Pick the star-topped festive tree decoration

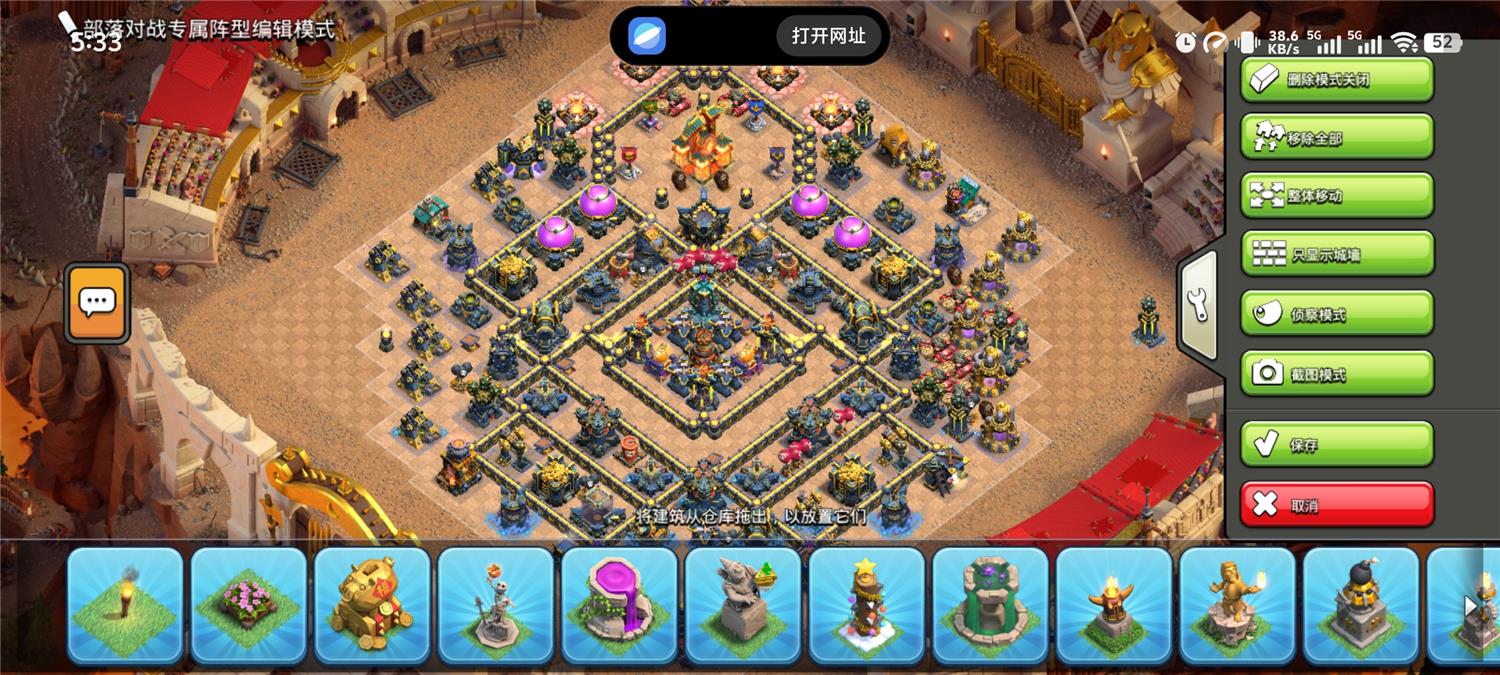[x=867, y=604]
